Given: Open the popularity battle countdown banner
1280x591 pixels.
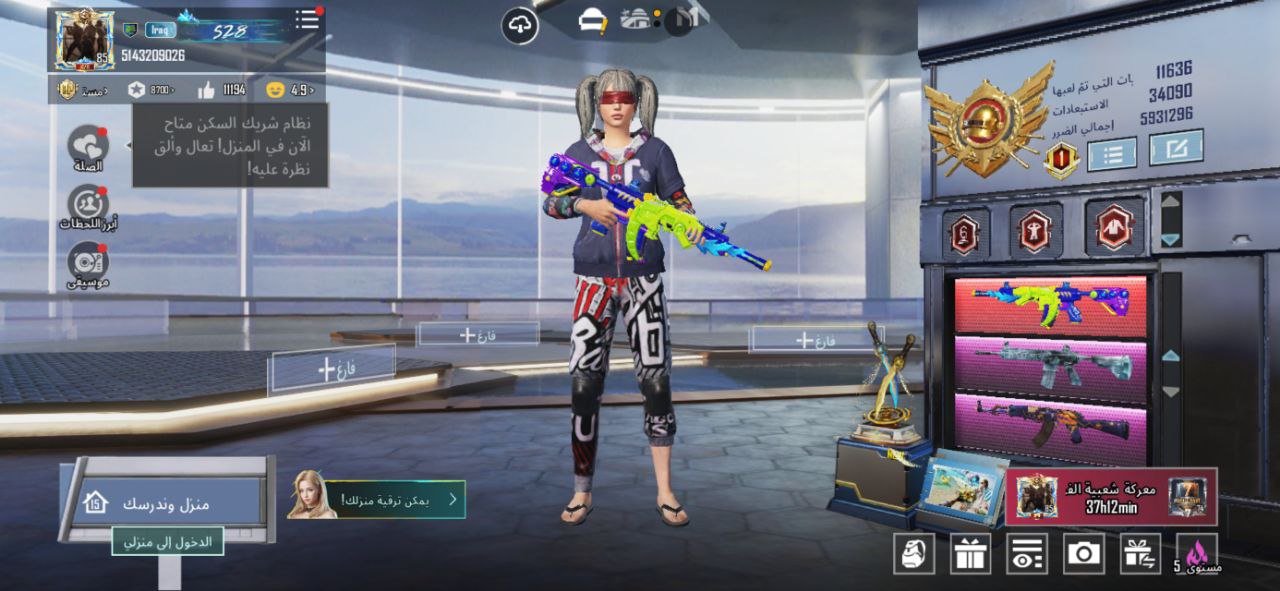Looking at the screenshot, I should [1110, 496].
